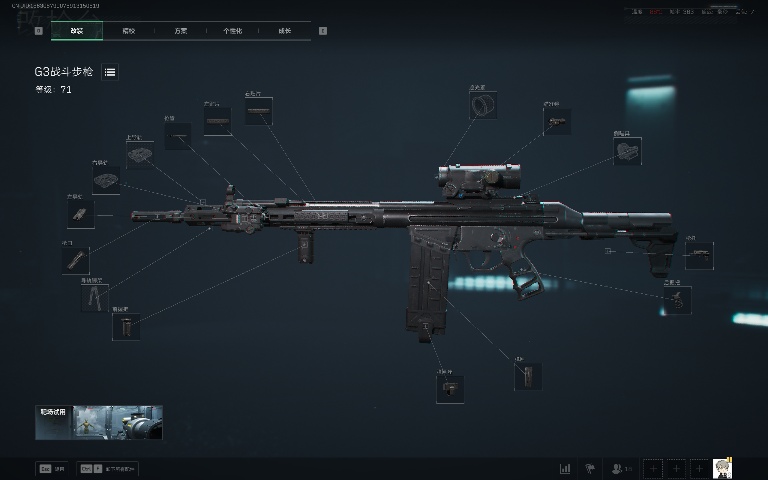
Task: Select the 个性化 personalization tab
Action: tap(232, 31)
